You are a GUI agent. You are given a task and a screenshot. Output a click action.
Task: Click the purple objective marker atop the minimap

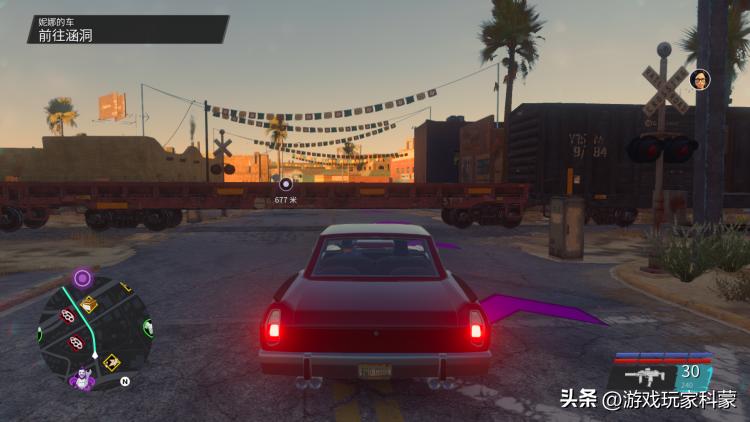pos(82,277)
